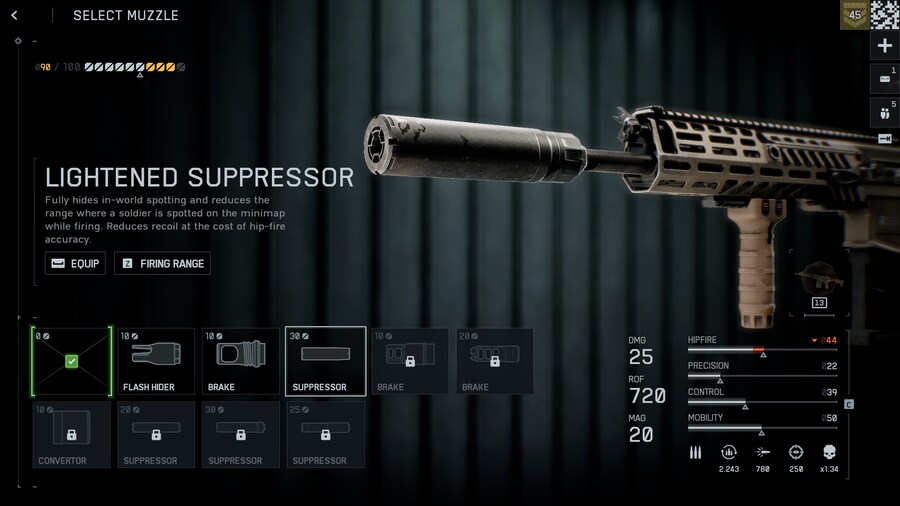The image size is (900, 506).
Task: Choose the locked Convertor muzzle
Action: (x=71, y=435)
